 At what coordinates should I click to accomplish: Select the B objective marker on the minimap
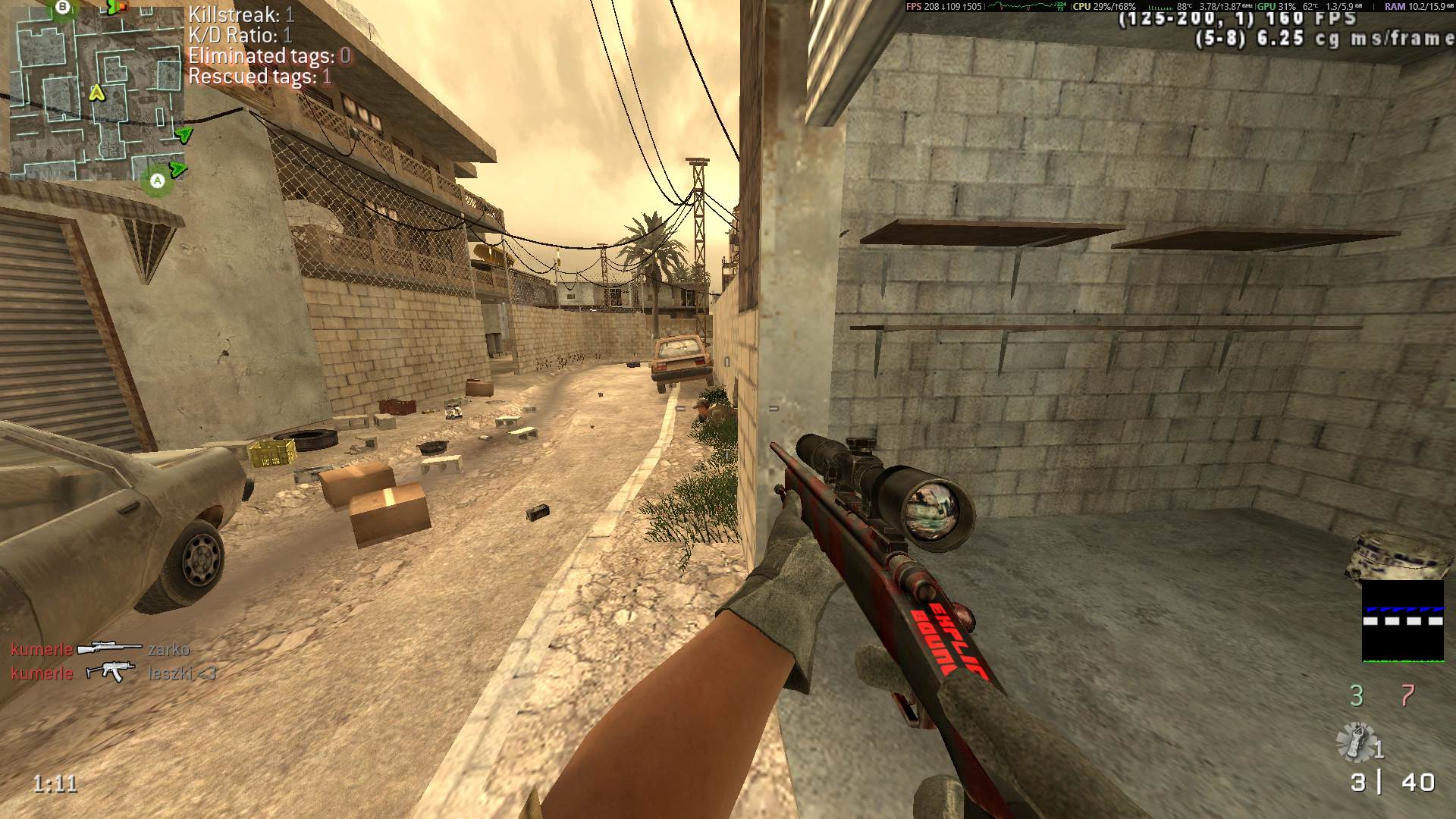point(63,8)
